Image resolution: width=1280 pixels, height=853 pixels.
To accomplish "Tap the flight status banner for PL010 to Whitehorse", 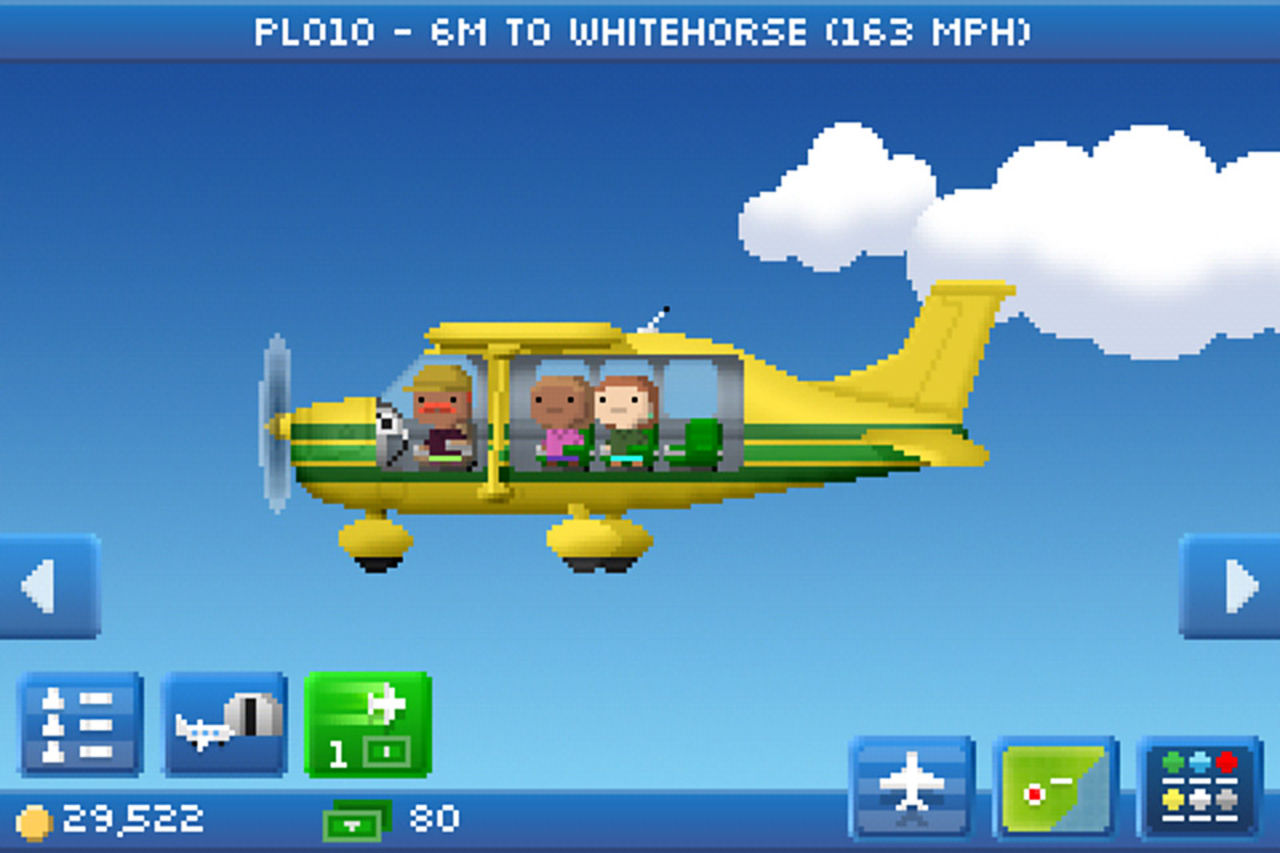I will [640, 30].
